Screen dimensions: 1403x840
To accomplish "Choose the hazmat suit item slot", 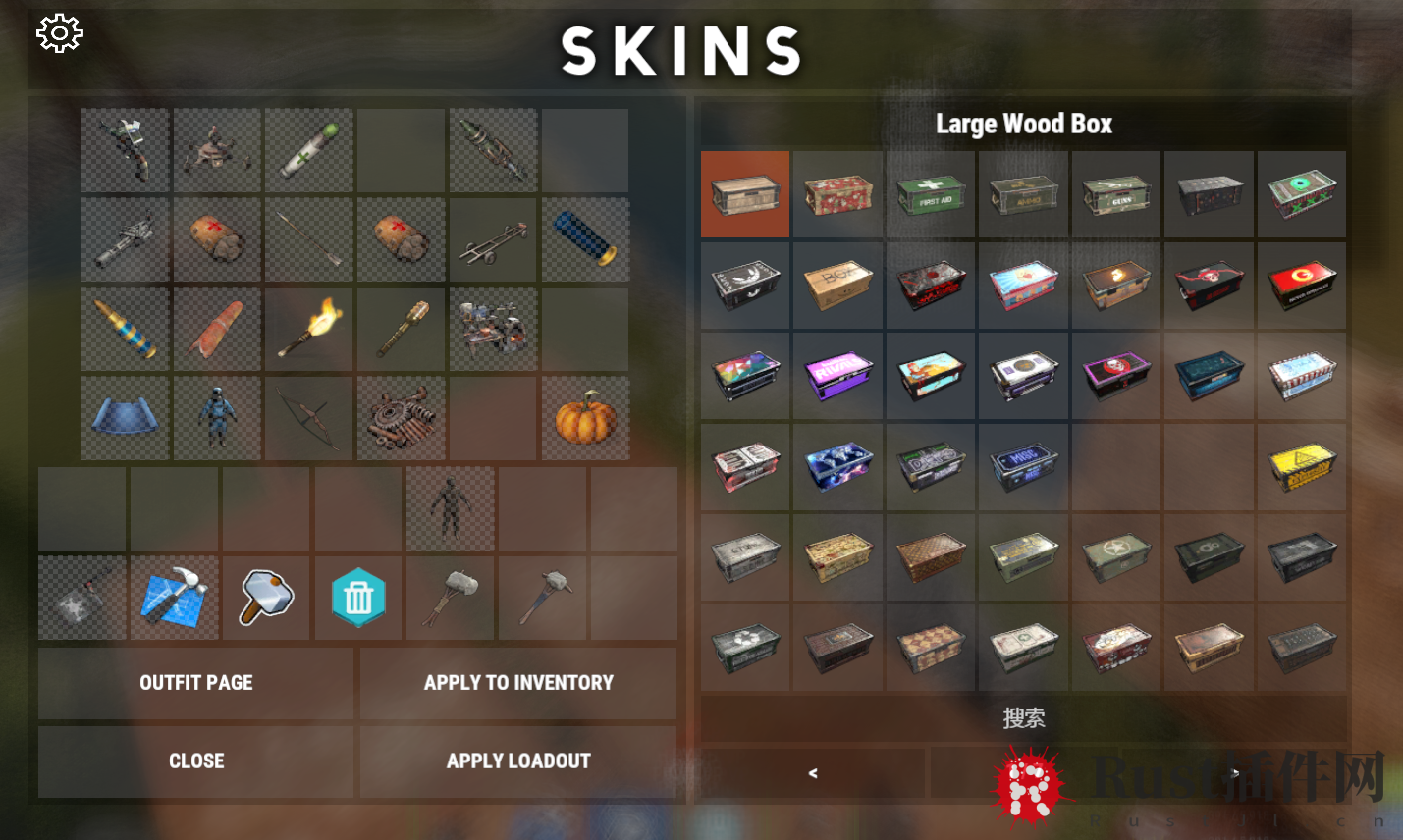I will (217, 419).
